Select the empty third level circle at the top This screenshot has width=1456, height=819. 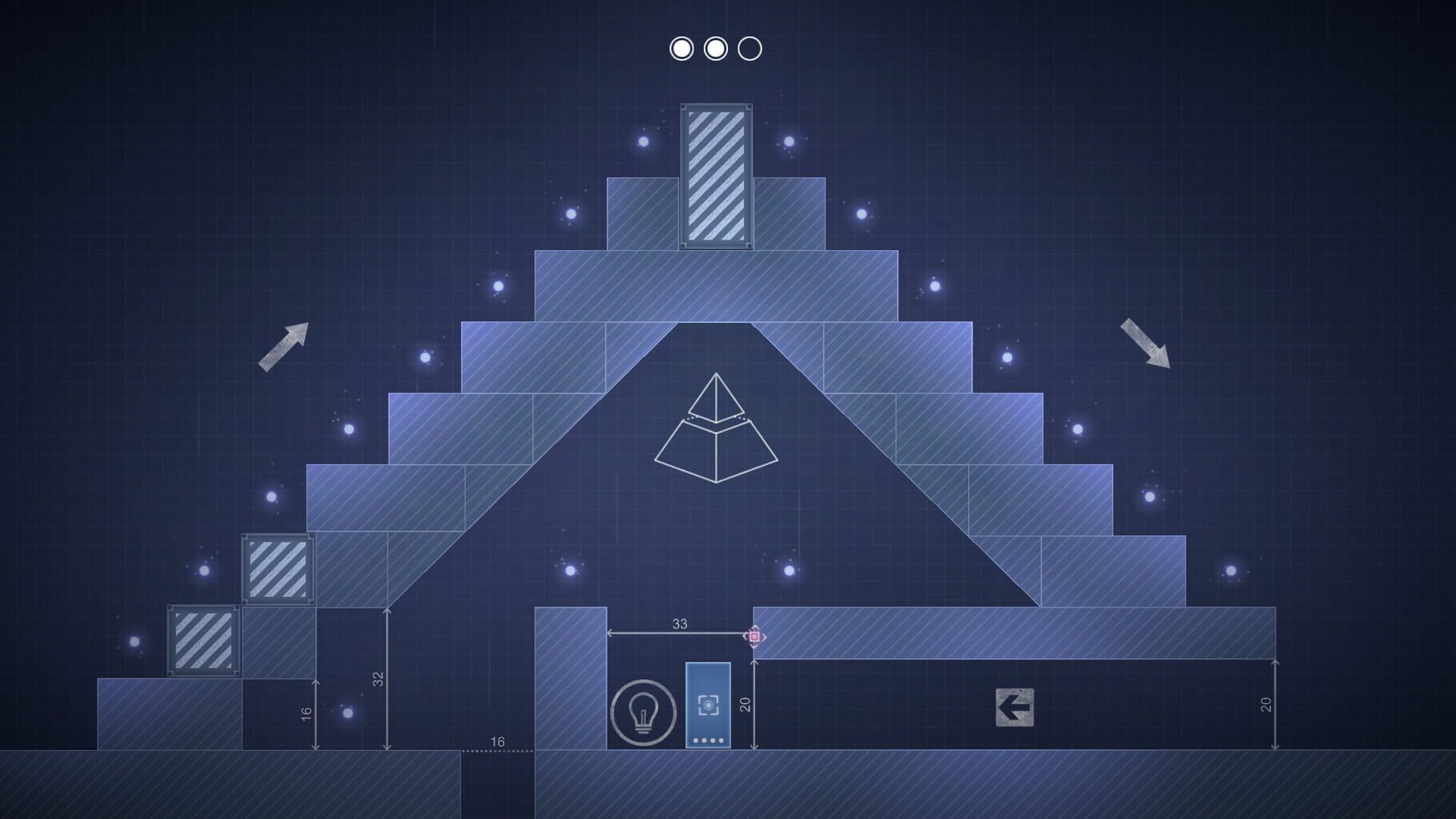coord(749,50)
